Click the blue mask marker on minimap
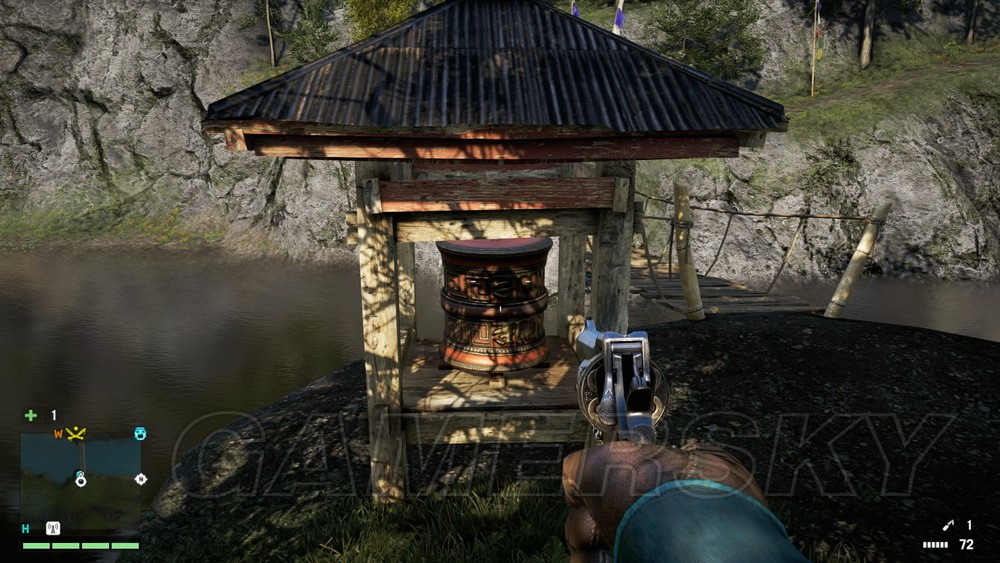This screenshot has height=563, width=1000. [140, 434]
